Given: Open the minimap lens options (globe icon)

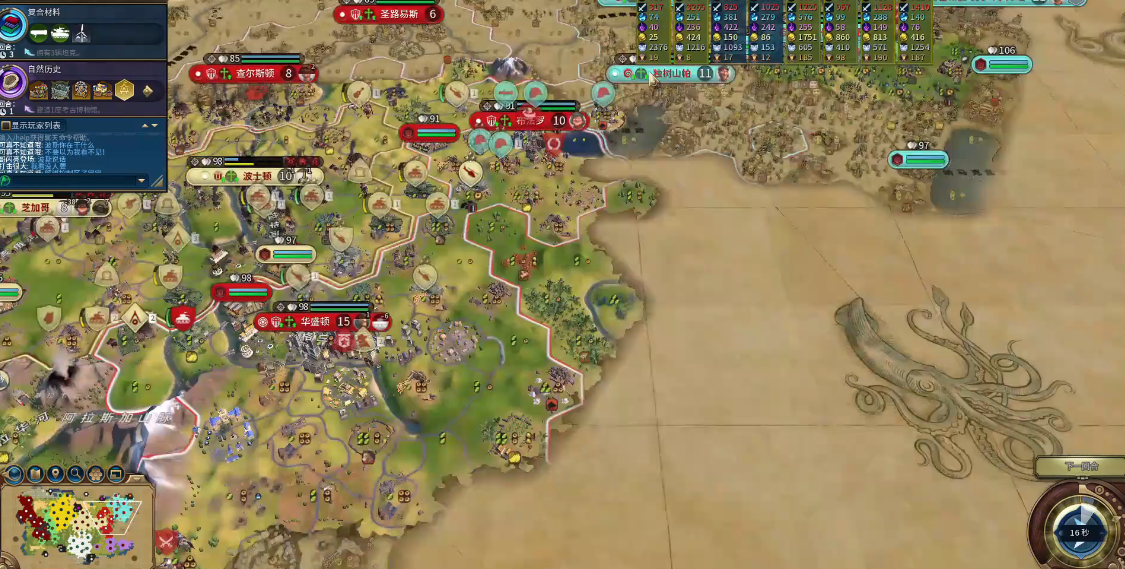Looking at the screenshot, I should coord(14,473).
